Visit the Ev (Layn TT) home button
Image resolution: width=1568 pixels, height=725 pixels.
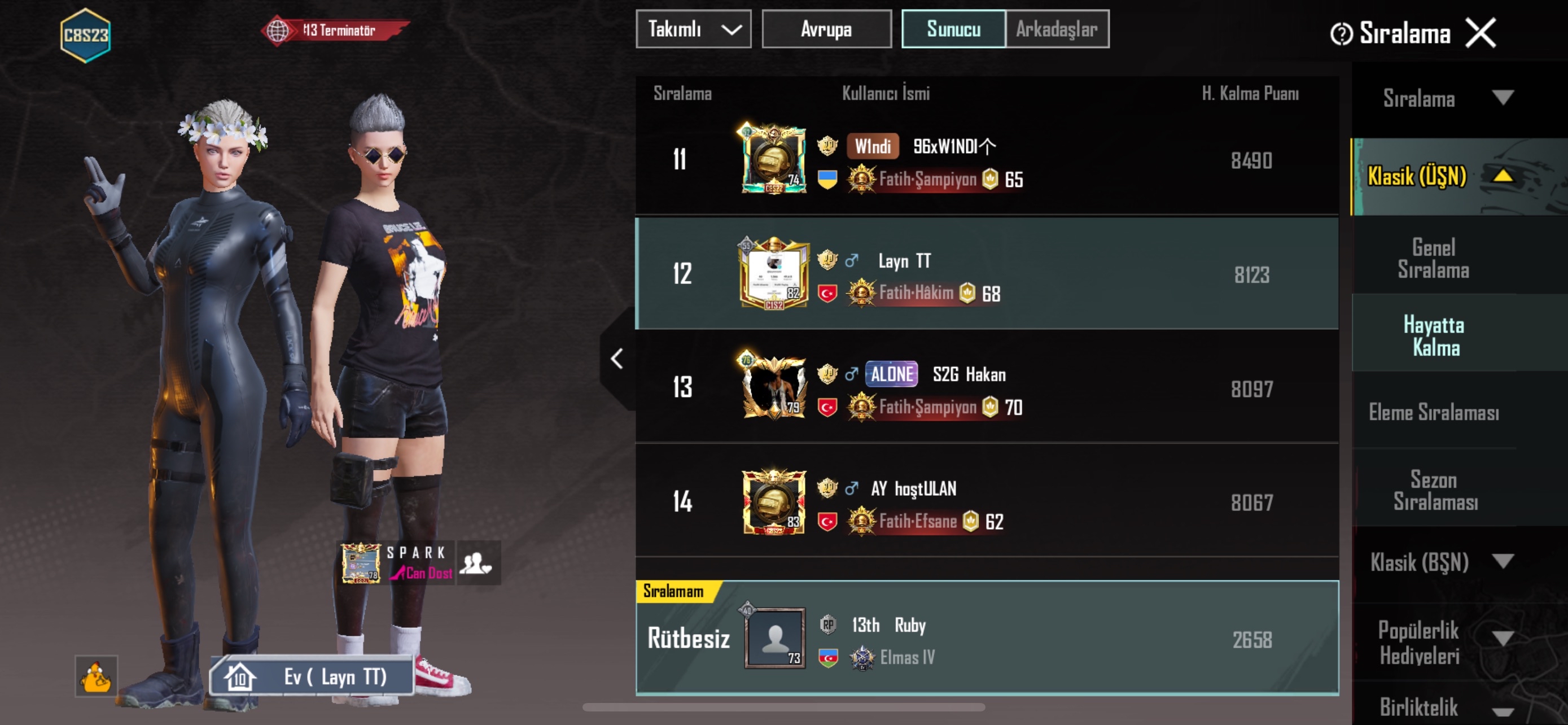(x=312, y=676)
